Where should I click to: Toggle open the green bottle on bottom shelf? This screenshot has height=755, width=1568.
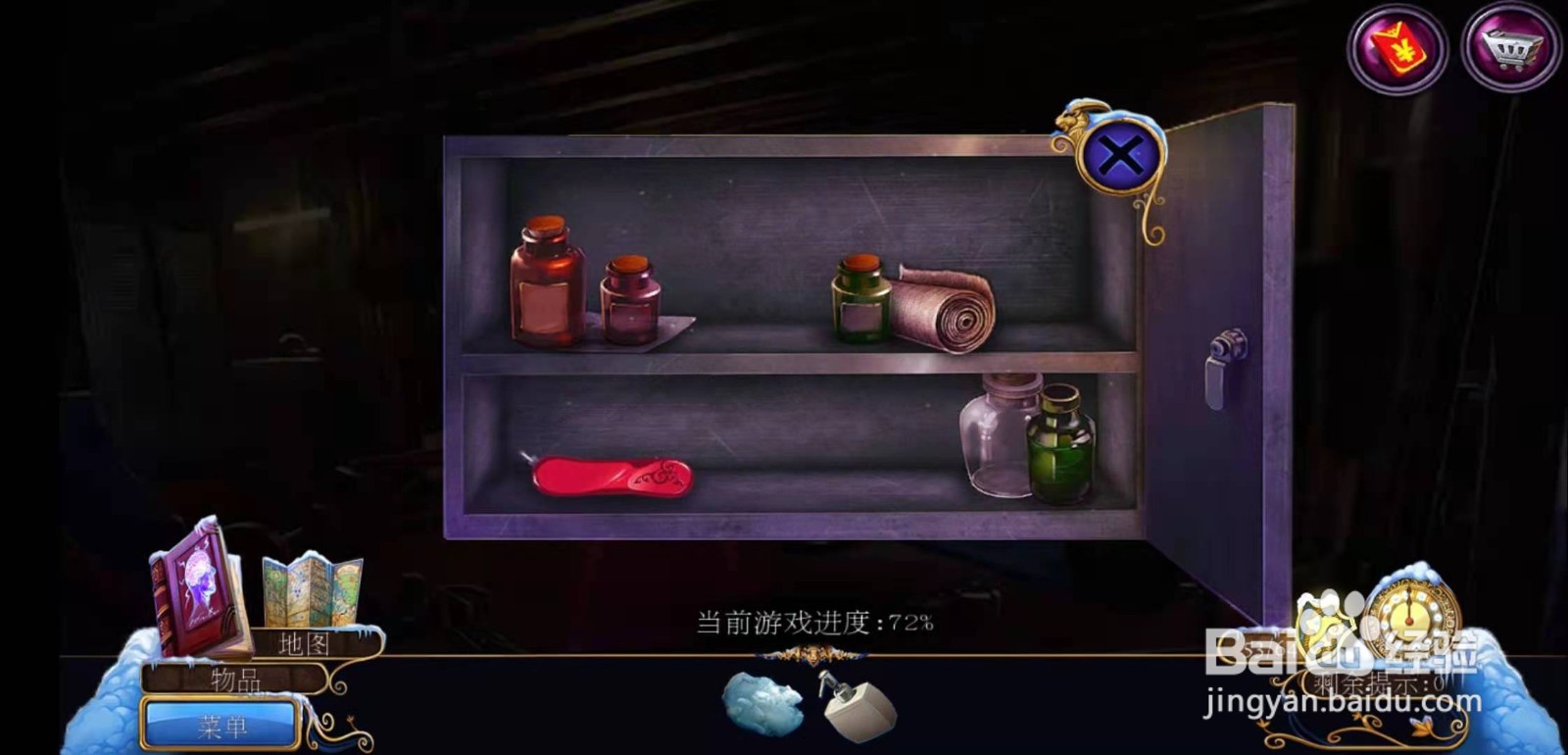coord(1061,446)
